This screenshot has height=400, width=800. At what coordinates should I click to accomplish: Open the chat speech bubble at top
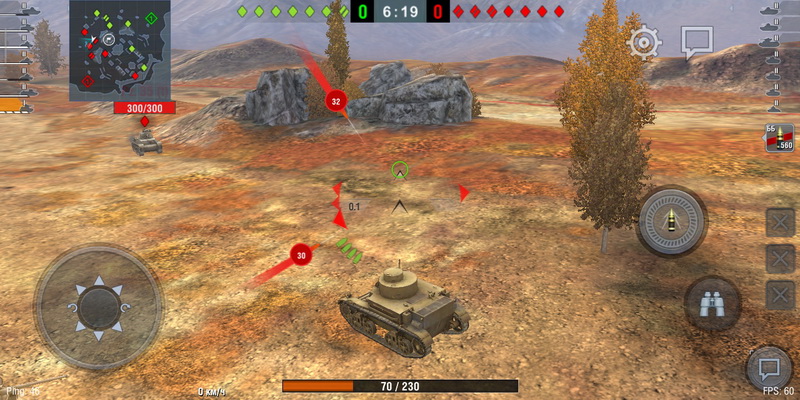point(696,42)
